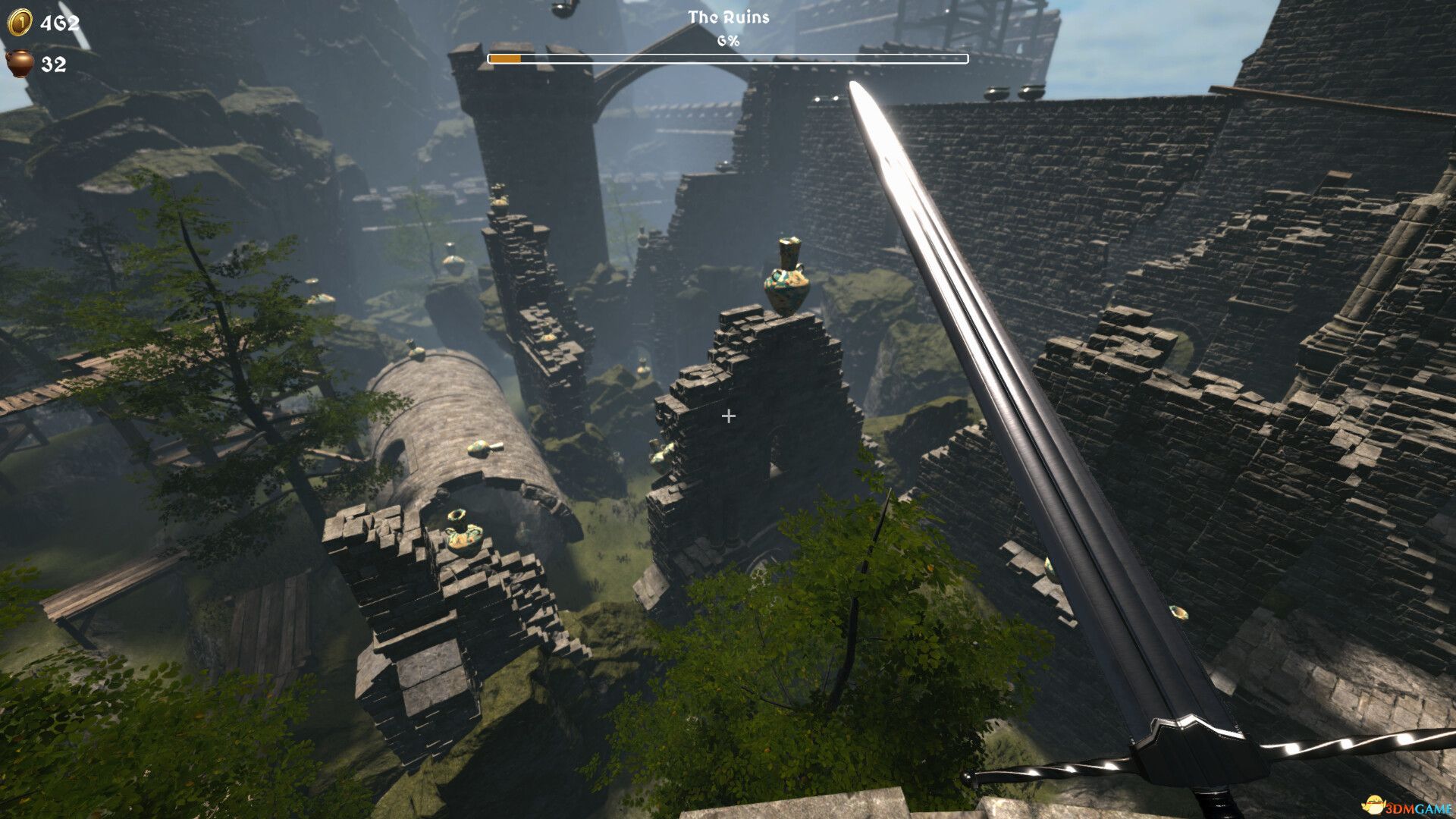This screenshot has height=819, width=1456.
Task: Click the 3DM bird mascot icon in the watermark
Action: point(1374,802)
